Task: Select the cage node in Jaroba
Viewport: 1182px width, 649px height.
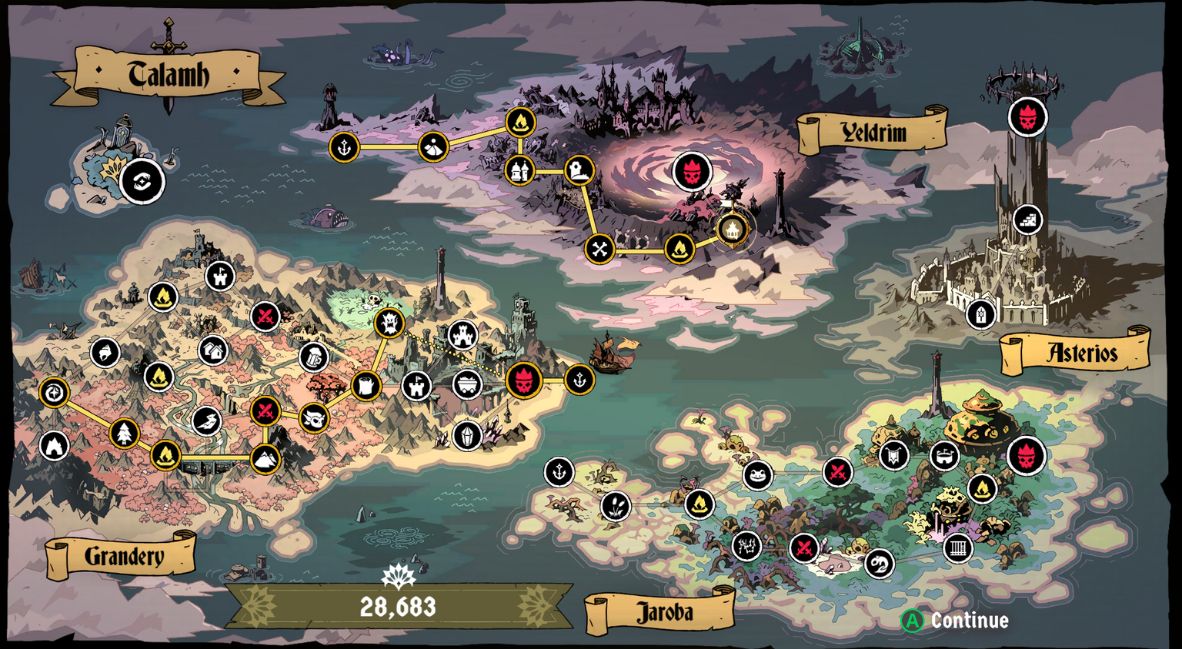Action: [x=958, y=548]
